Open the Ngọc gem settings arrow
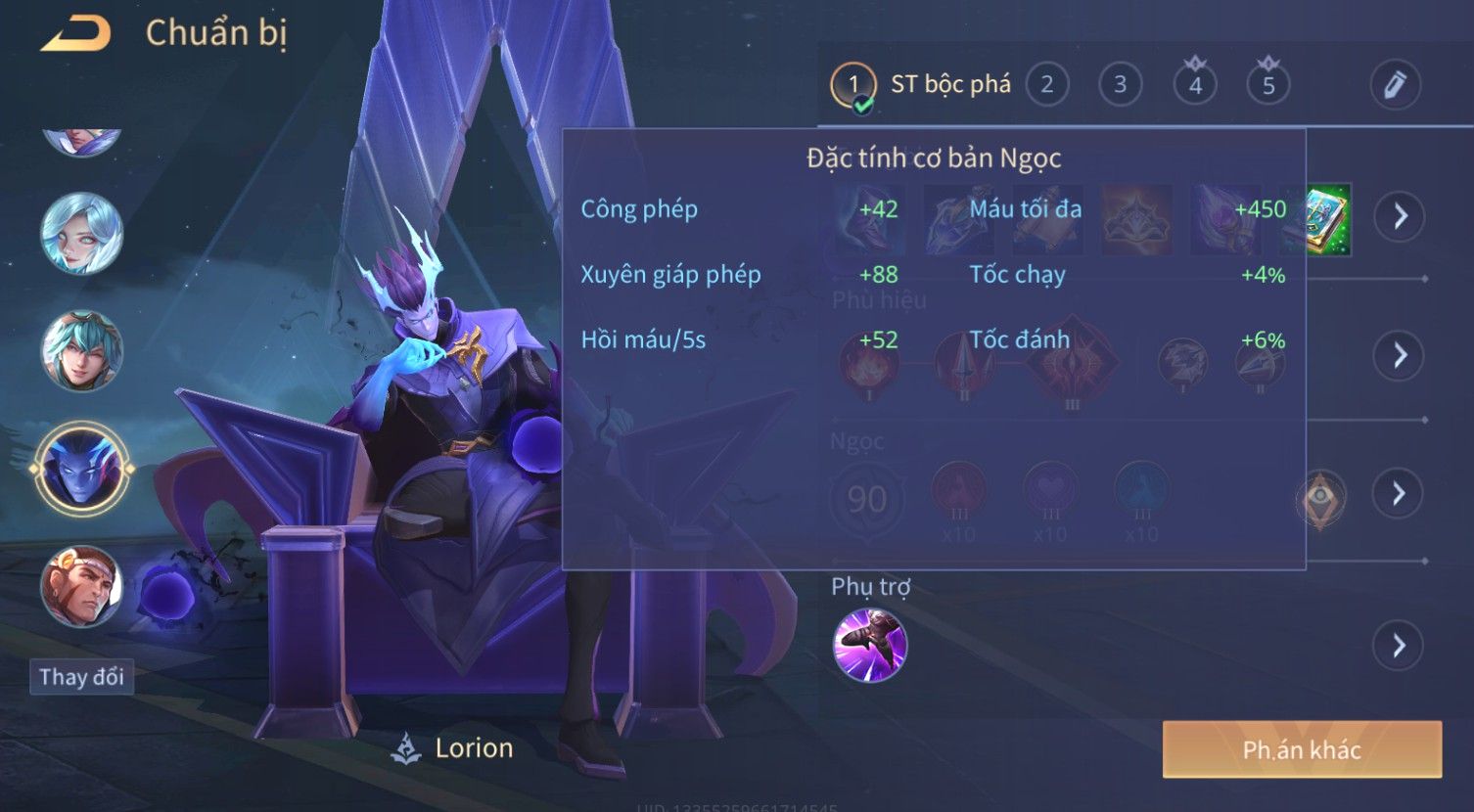The image size is (1474, 812). tap(1399, 493)
